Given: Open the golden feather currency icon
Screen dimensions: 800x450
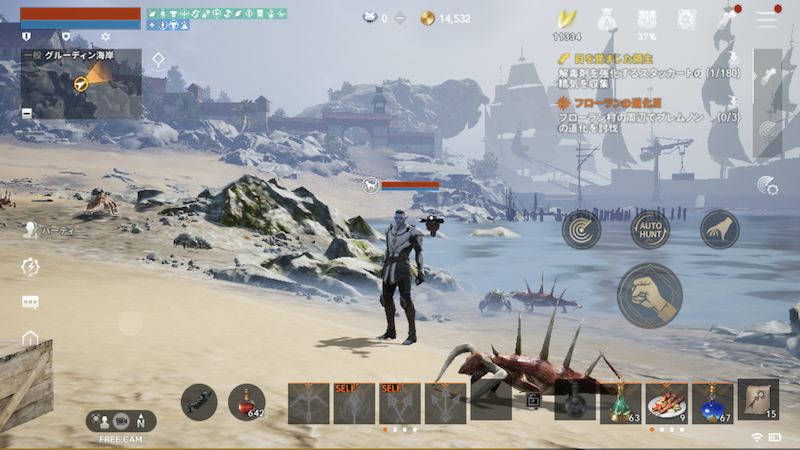Looking at the screenshot, I should click(x=568, y=19).
